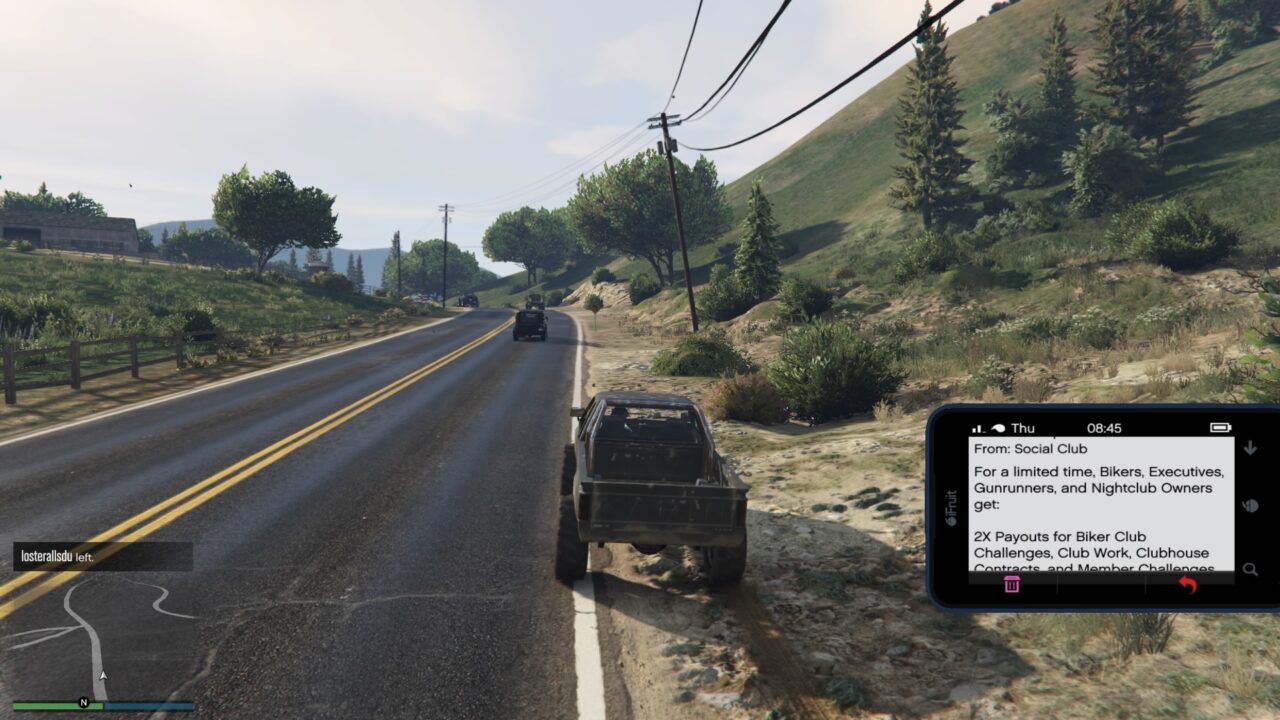Select the 'Thu' label in the status bar
1280x720 pixels.
coord(1023,428)
